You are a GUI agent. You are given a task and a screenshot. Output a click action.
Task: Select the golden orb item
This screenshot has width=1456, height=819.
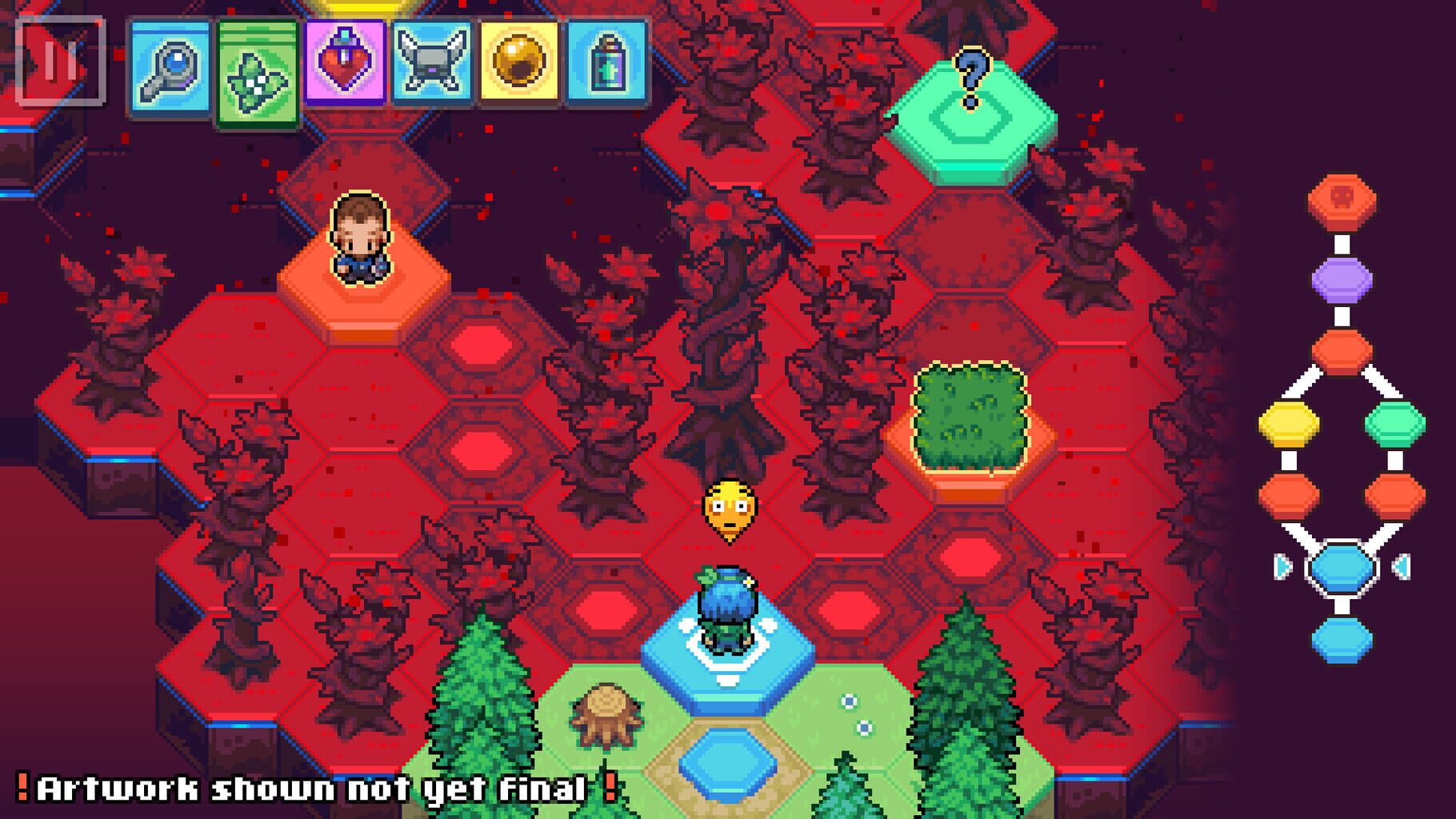point(517,67)
